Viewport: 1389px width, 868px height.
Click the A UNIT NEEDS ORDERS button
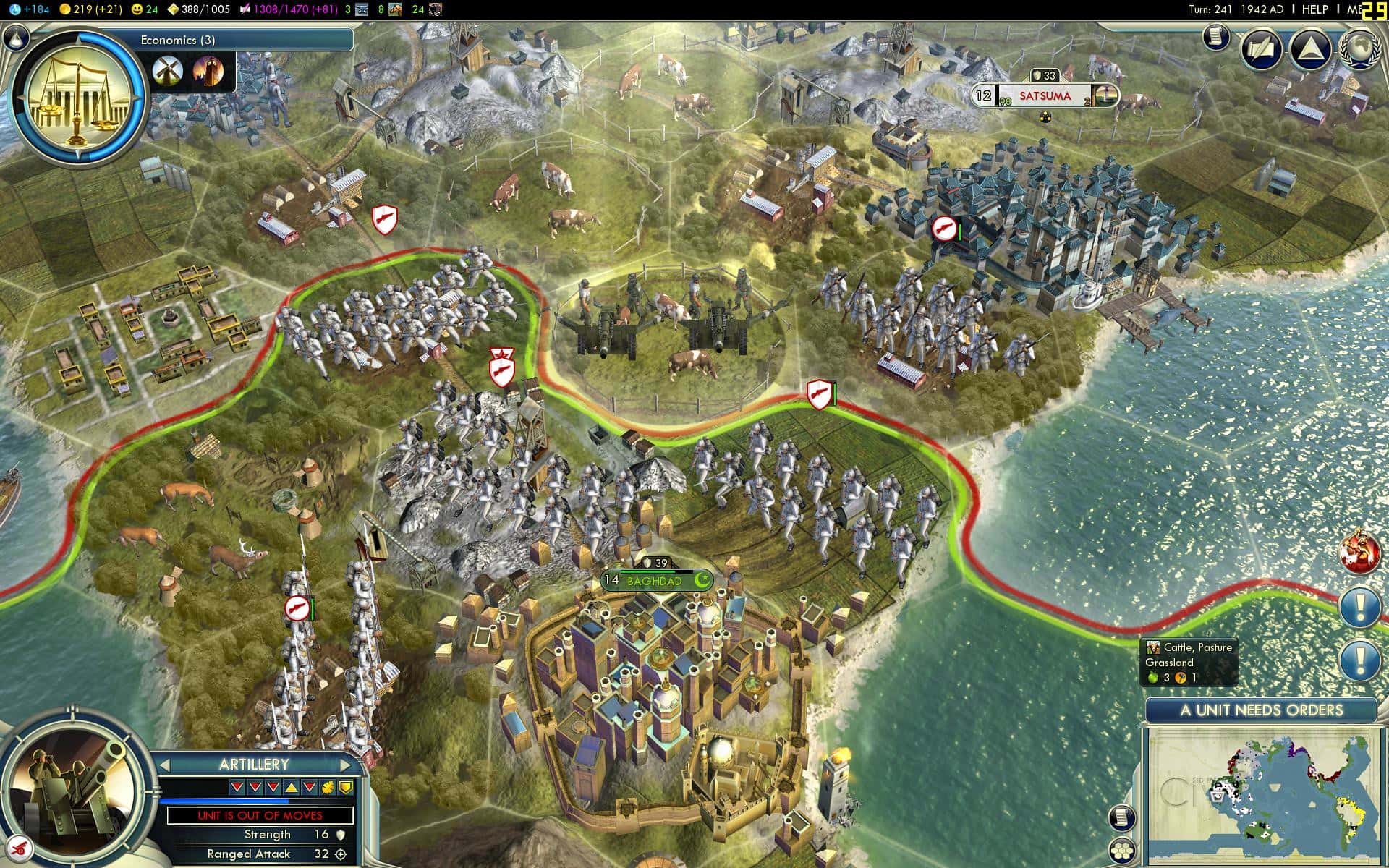point(1261,710)
